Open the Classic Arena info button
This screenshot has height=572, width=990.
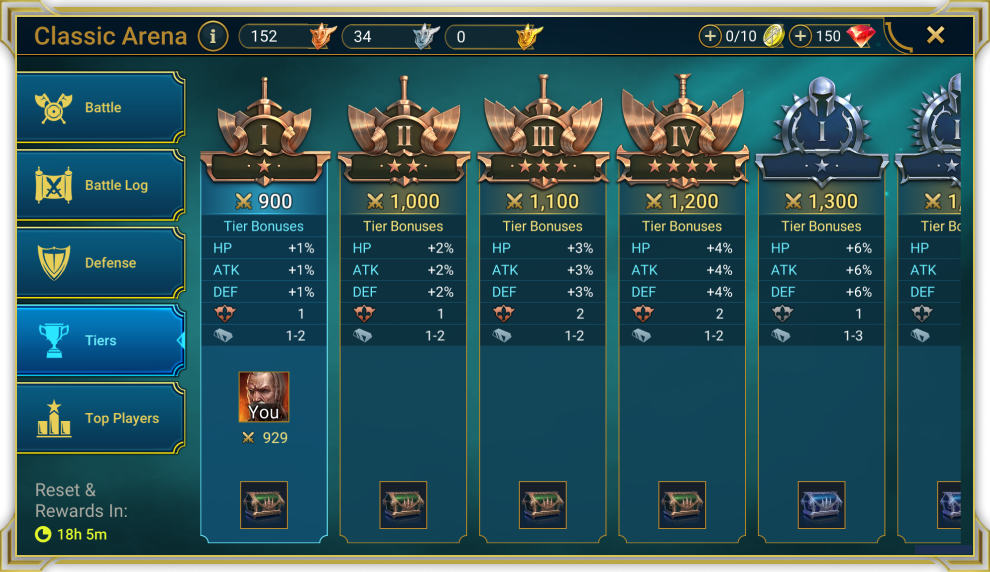[x=212, y=37]
